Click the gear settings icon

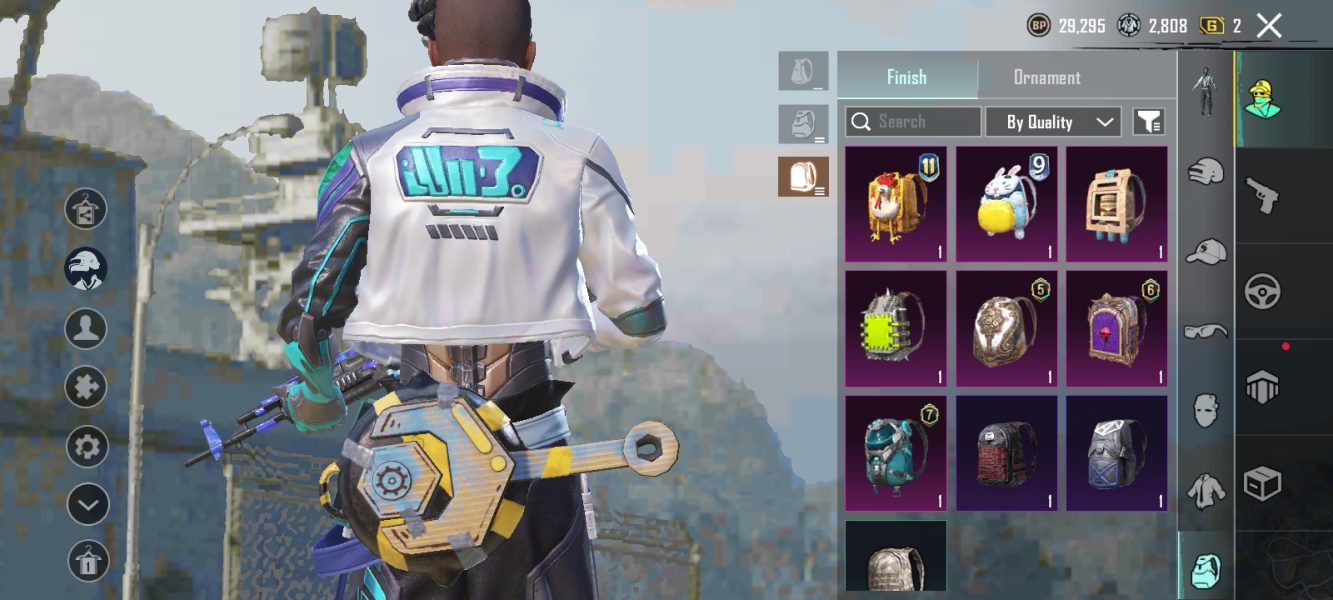87,446
